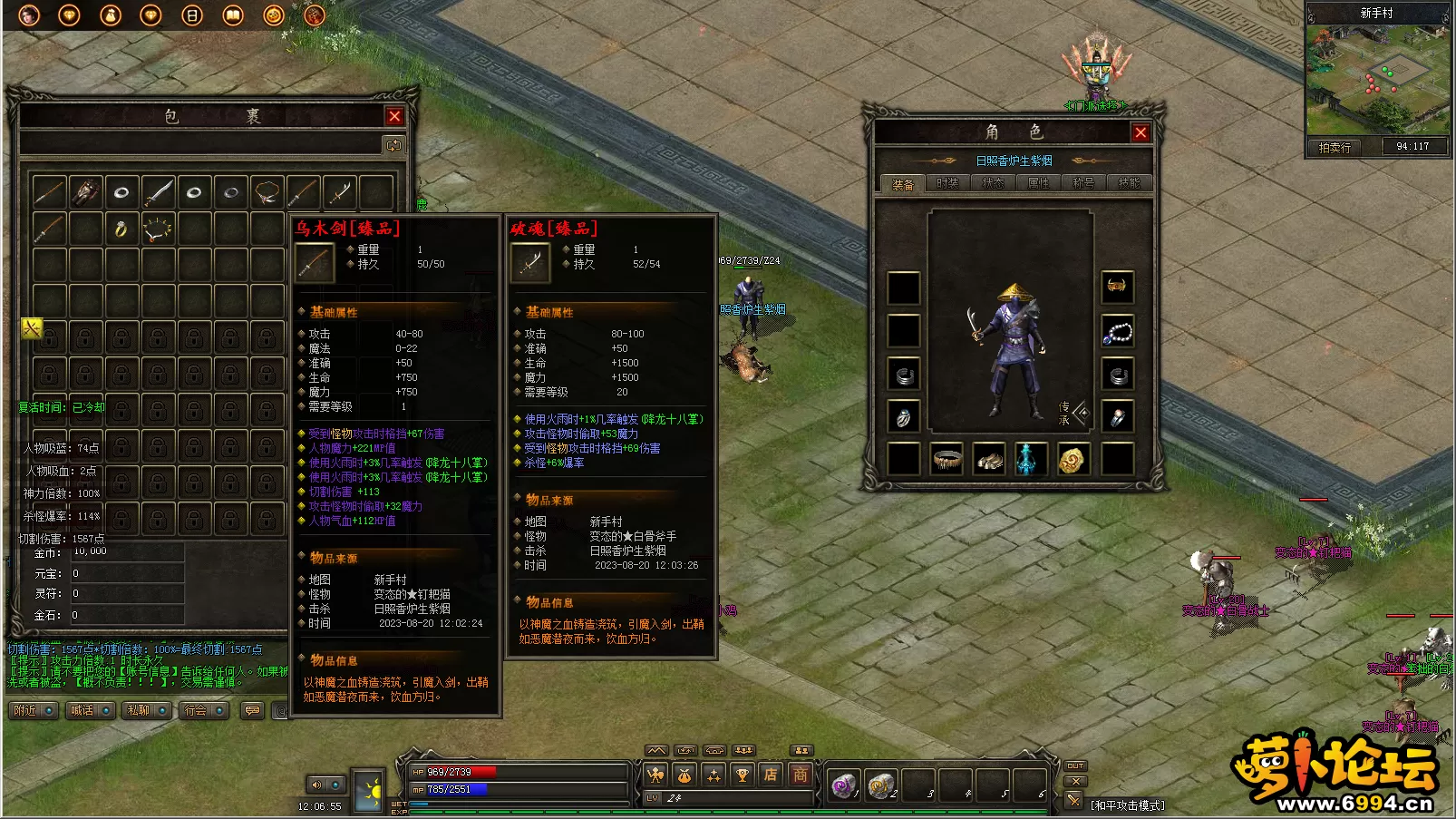The image size is (1456, 819).
Task: Open the 拍卖行 auction house
Action: click(1335, 147)
